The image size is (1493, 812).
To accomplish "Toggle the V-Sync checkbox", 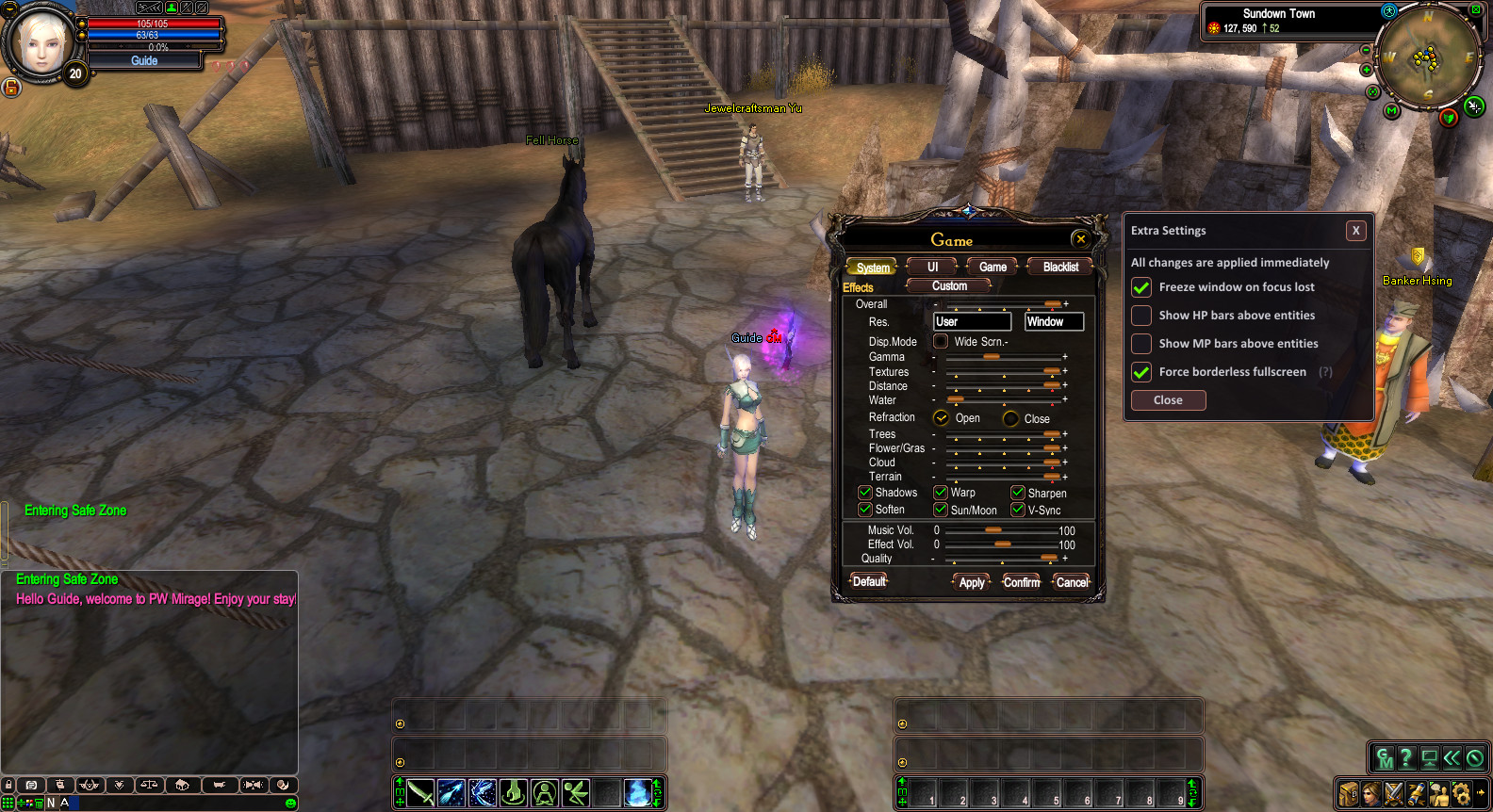I will 1018,510.
